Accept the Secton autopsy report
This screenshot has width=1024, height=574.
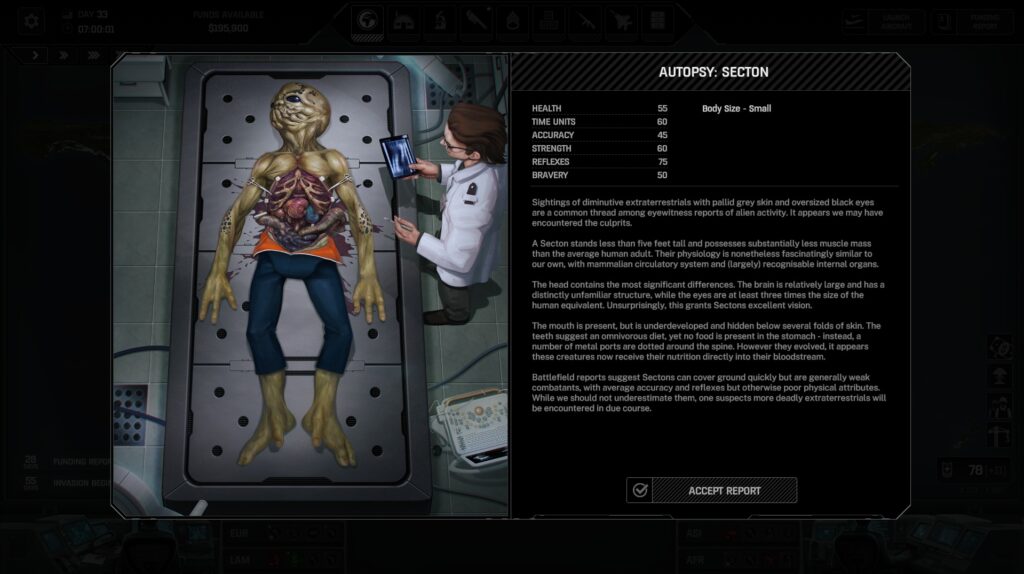tap(712, 490)
